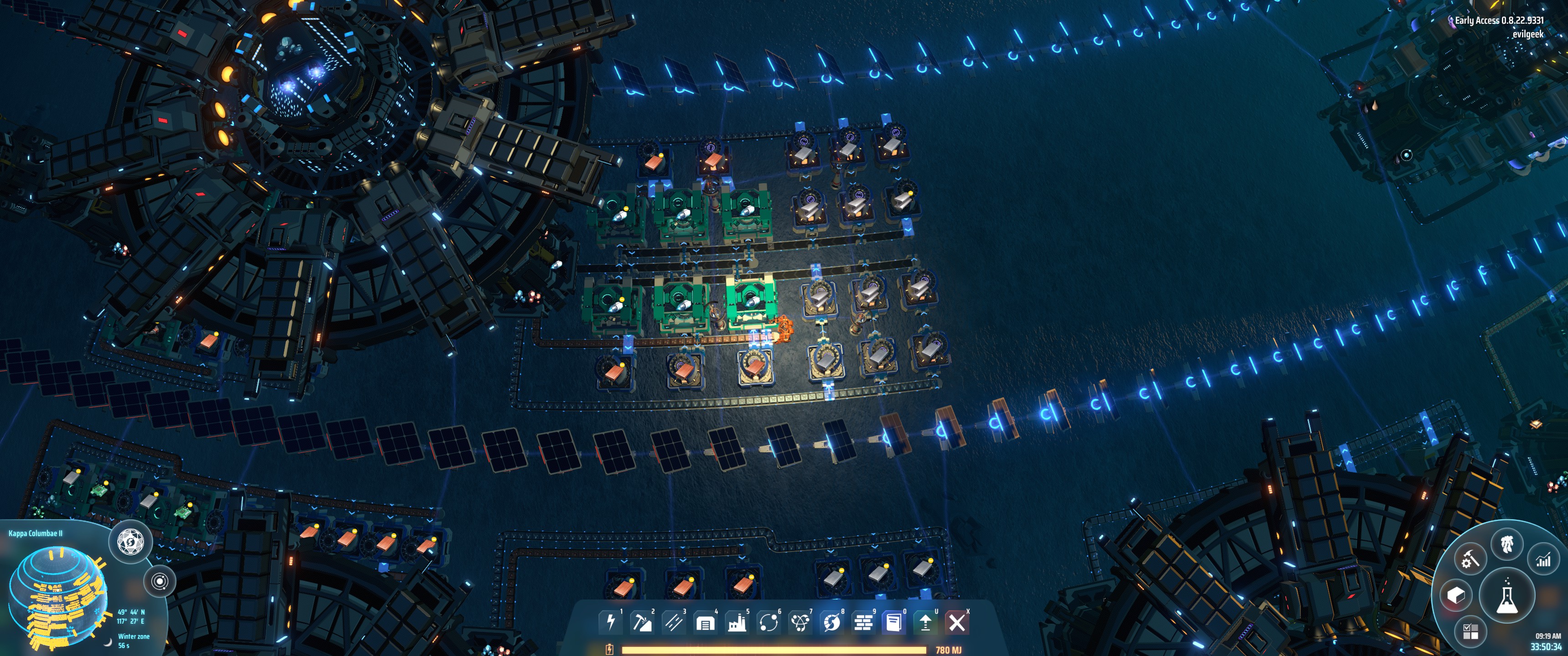1568x656 pixels.
Task: Choose the atom research build category
Action: pyautogui.click(x=800, y=622)
